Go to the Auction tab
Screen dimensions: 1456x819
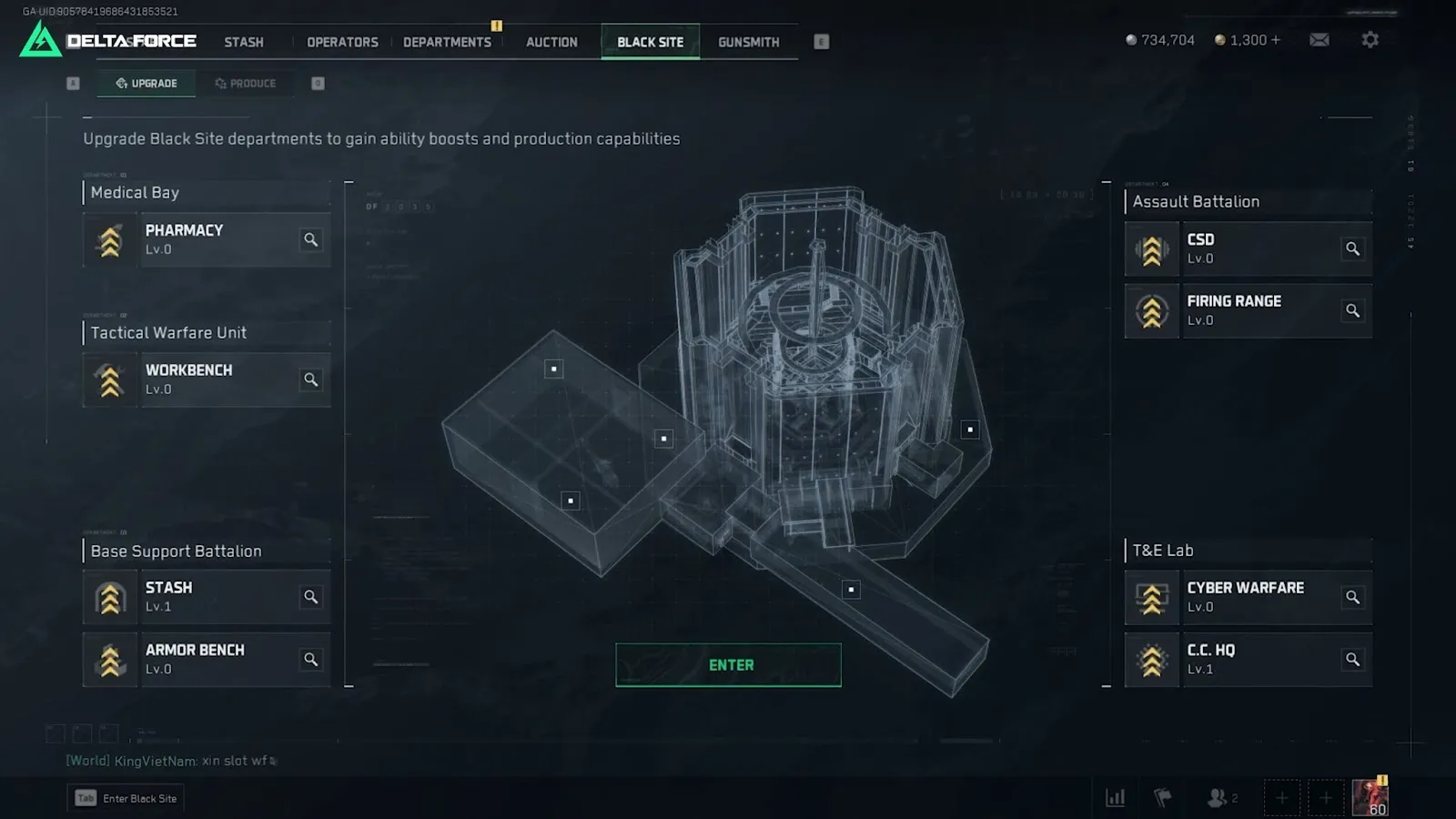coord(551,42)
